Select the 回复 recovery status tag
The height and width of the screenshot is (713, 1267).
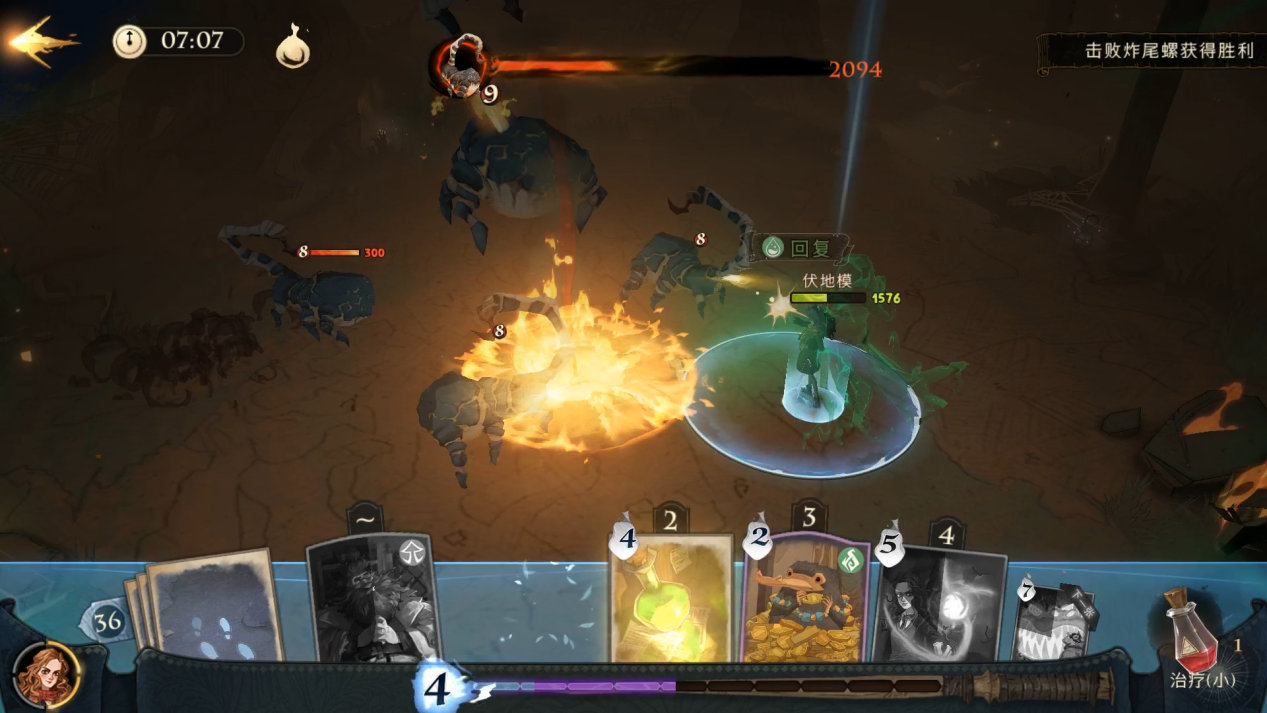(801, 248)
